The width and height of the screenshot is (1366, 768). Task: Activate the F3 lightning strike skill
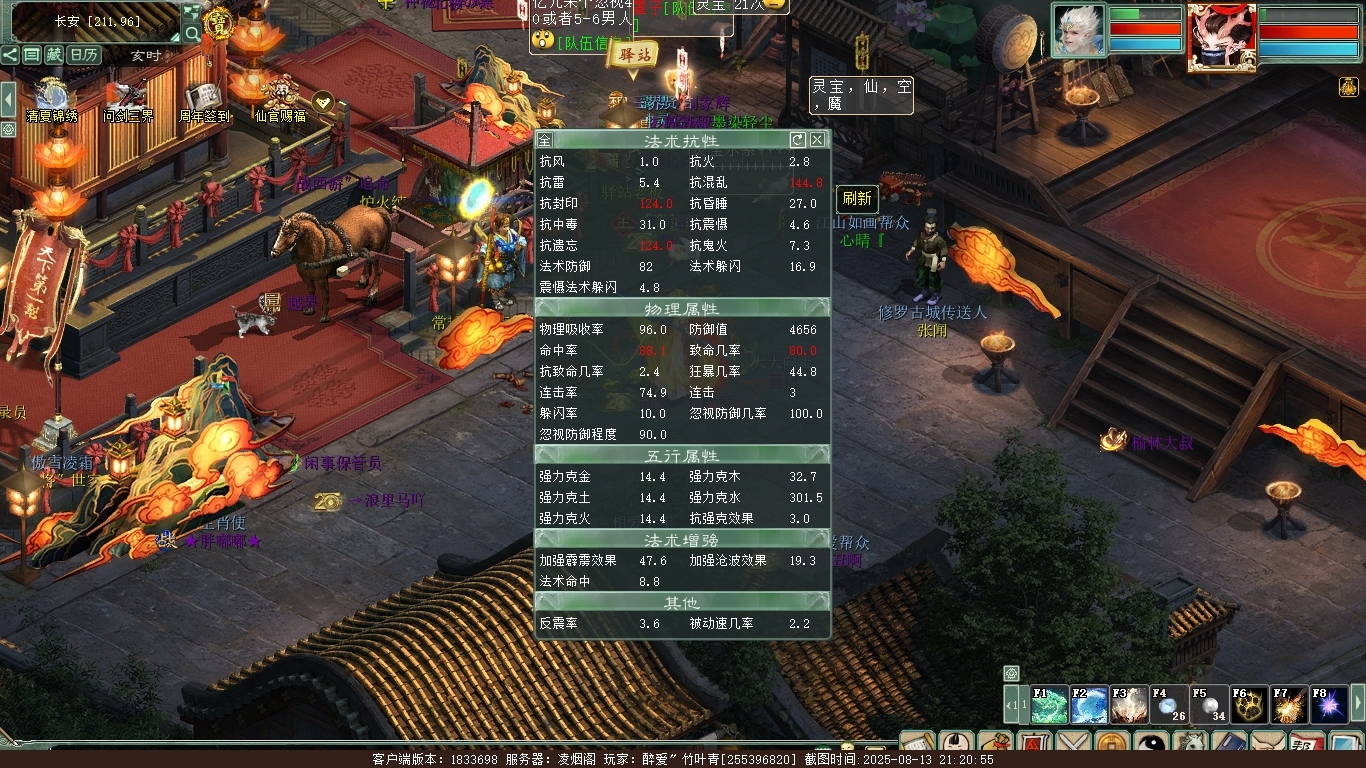click(x=1130, y=705)
